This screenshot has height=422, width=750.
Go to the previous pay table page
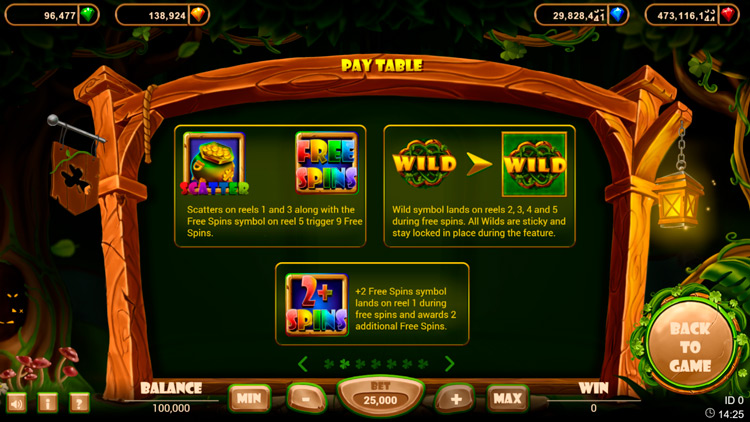(x=302, y=364)
